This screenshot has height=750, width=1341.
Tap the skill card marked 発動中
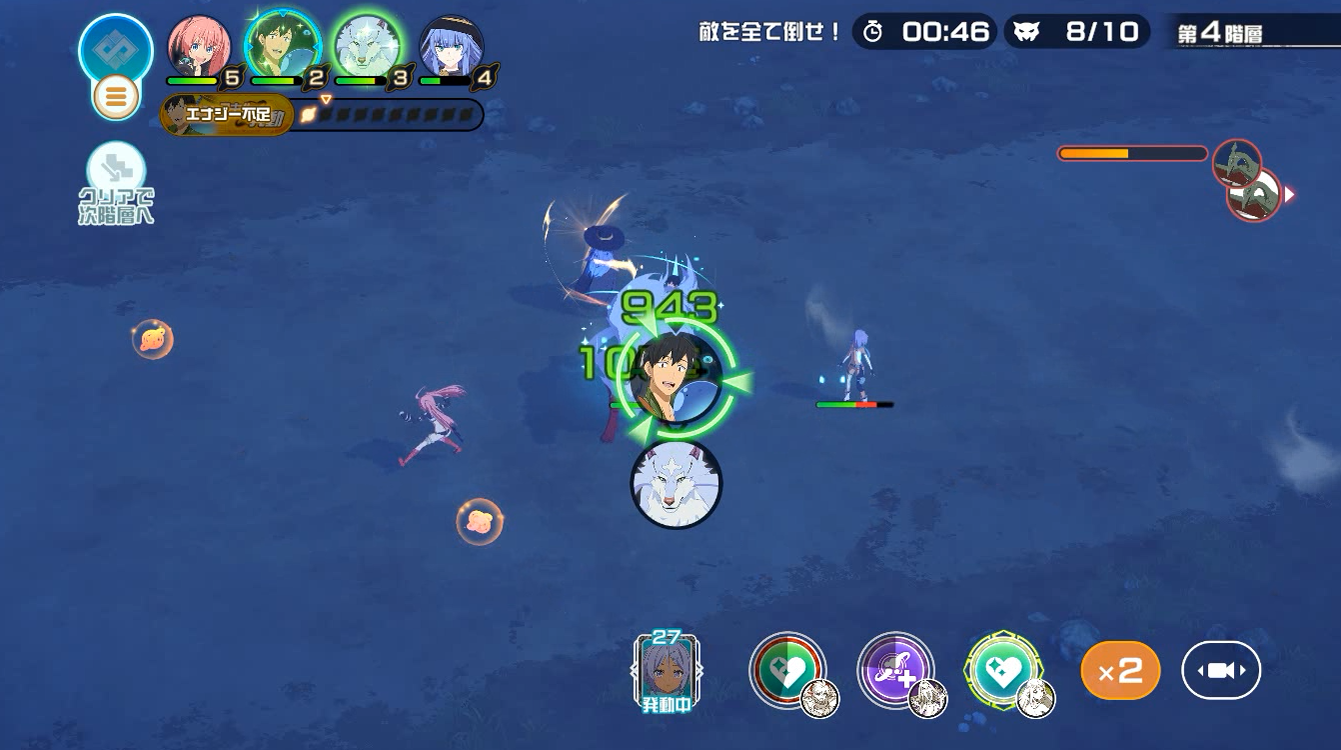click(667, 672)
